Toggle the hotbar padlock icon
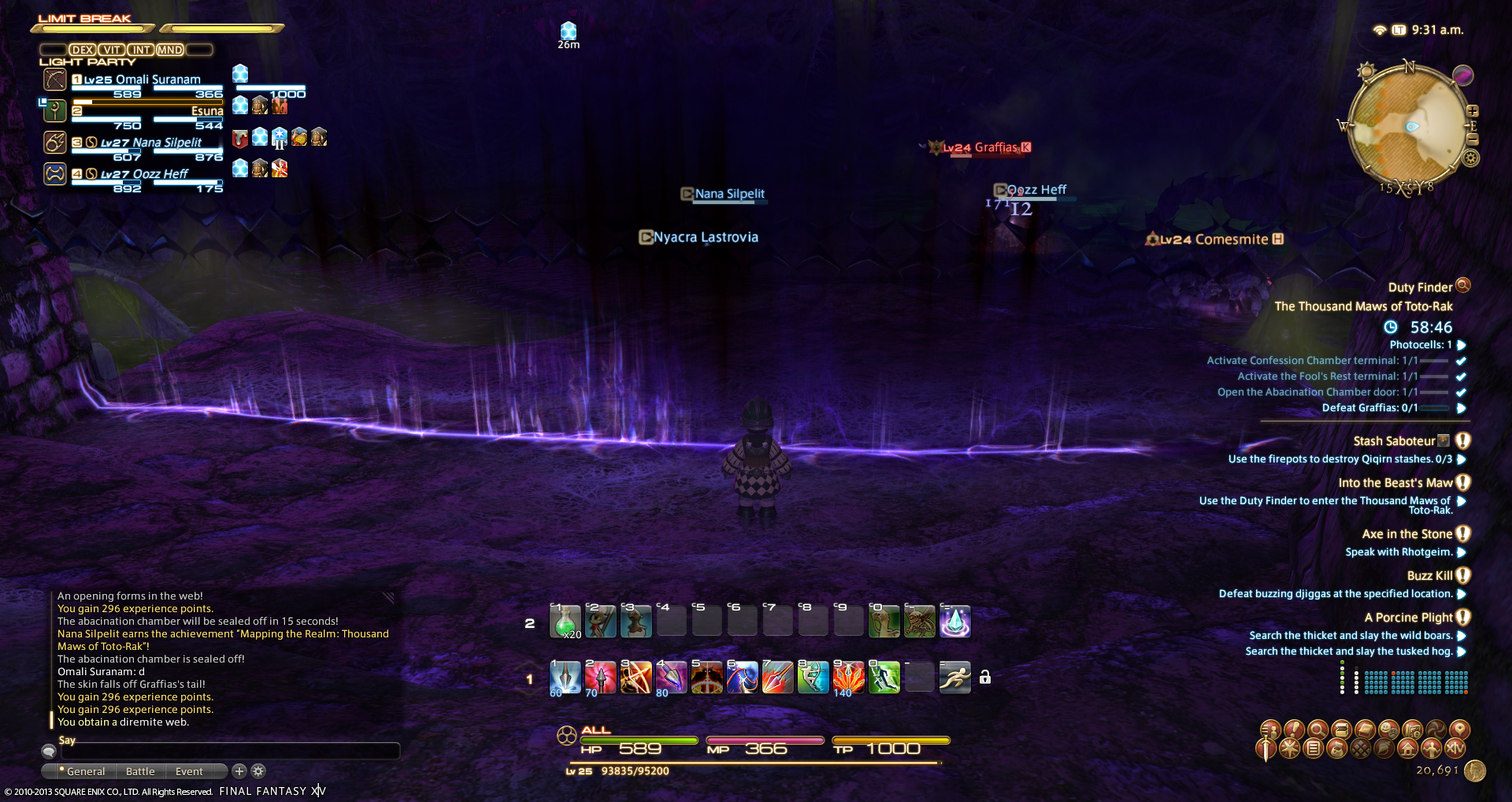The width and height of the screenshot is (1512, 802). pyautogui.click(x=985, y=678)
